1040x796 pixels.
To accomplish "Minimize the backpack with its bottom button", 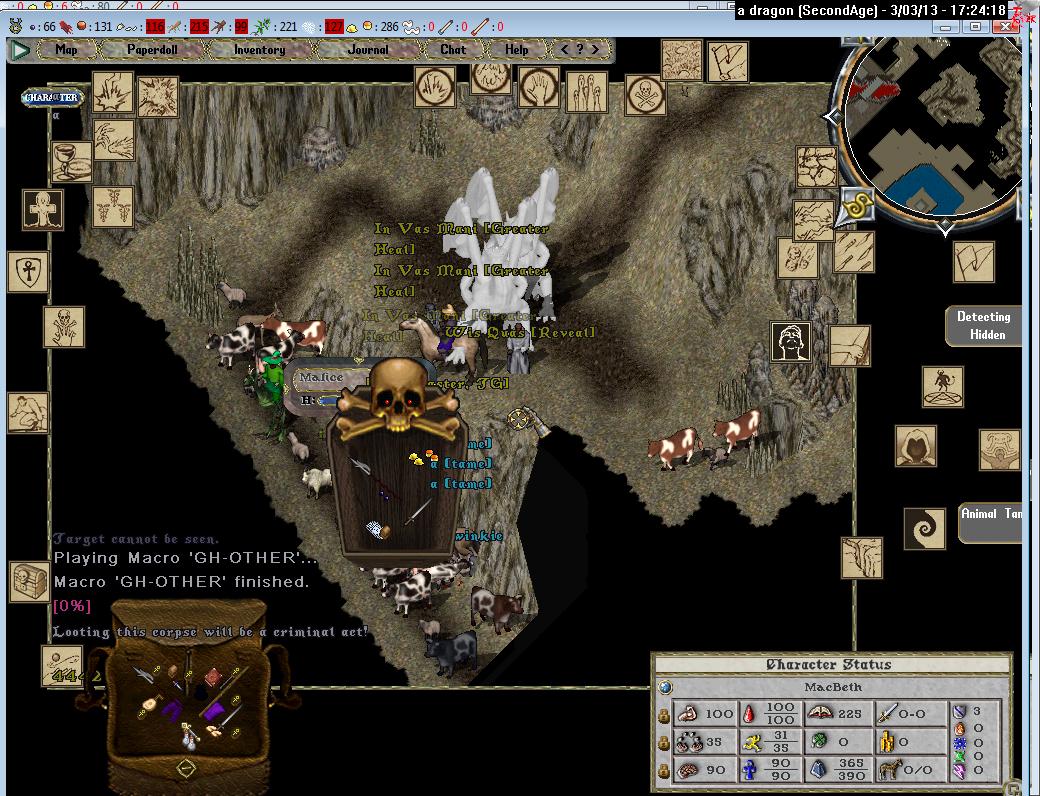I will 185,768.
